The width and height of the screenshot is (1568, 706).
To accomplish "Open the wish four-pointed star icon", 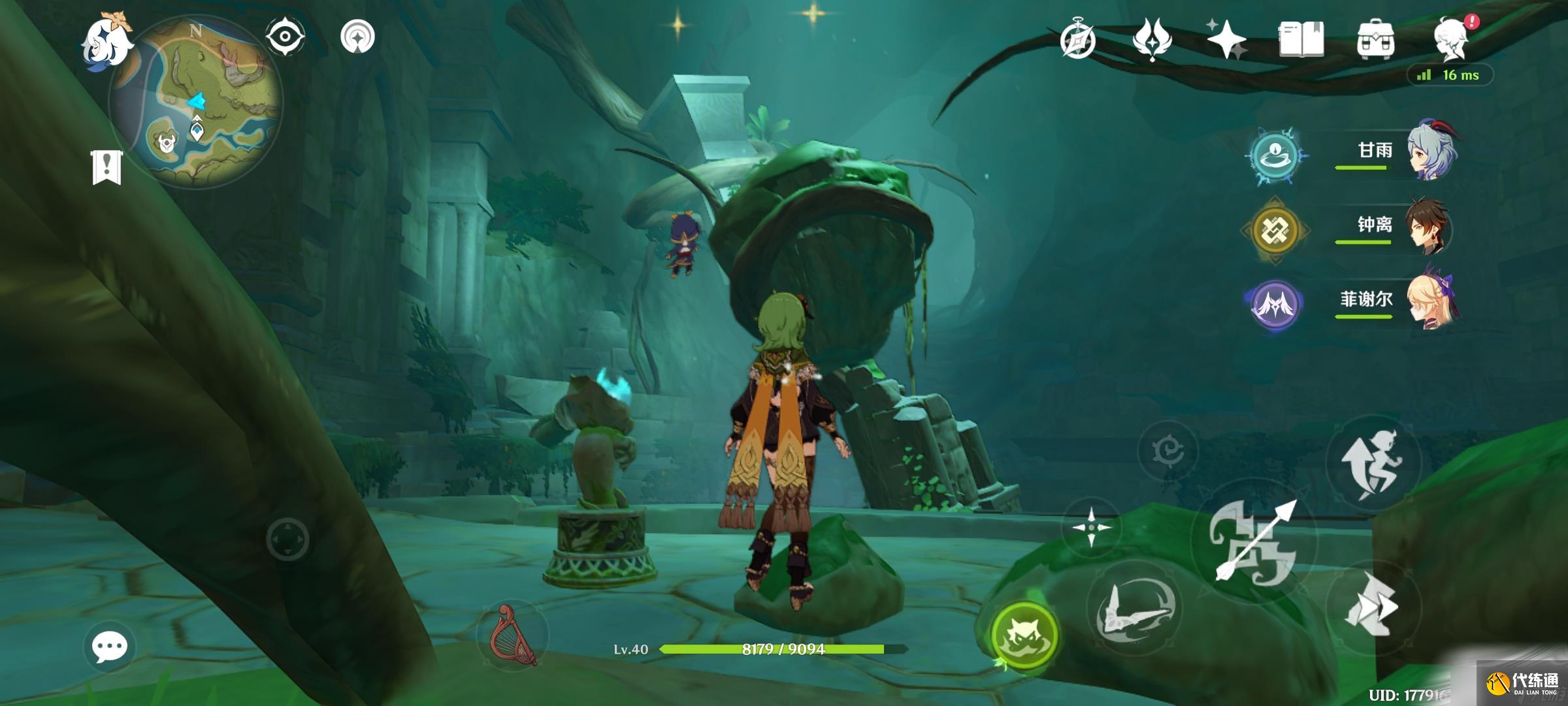I will [1226, 39].
